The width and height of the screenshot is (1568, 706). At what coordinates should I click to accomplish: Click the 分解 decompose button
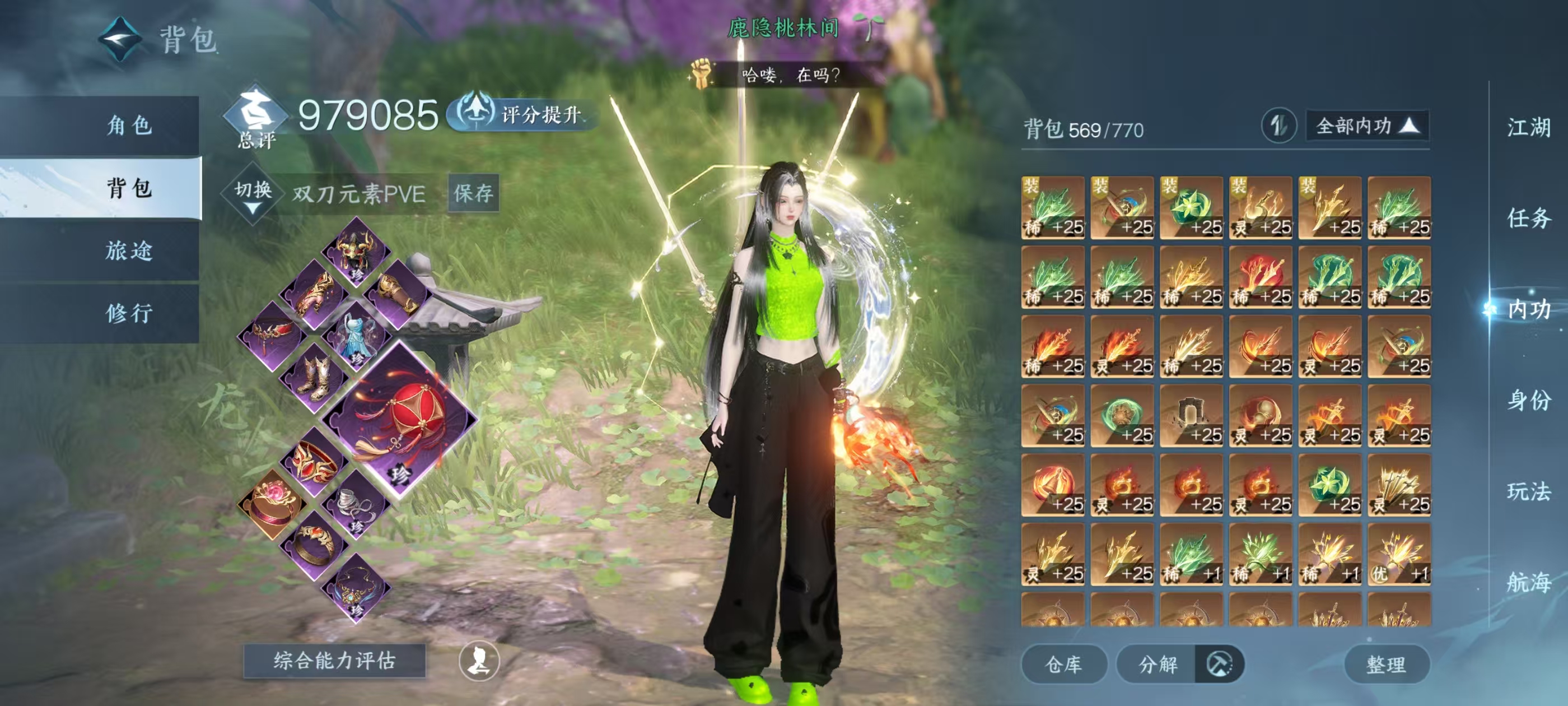pos(1158,664)
